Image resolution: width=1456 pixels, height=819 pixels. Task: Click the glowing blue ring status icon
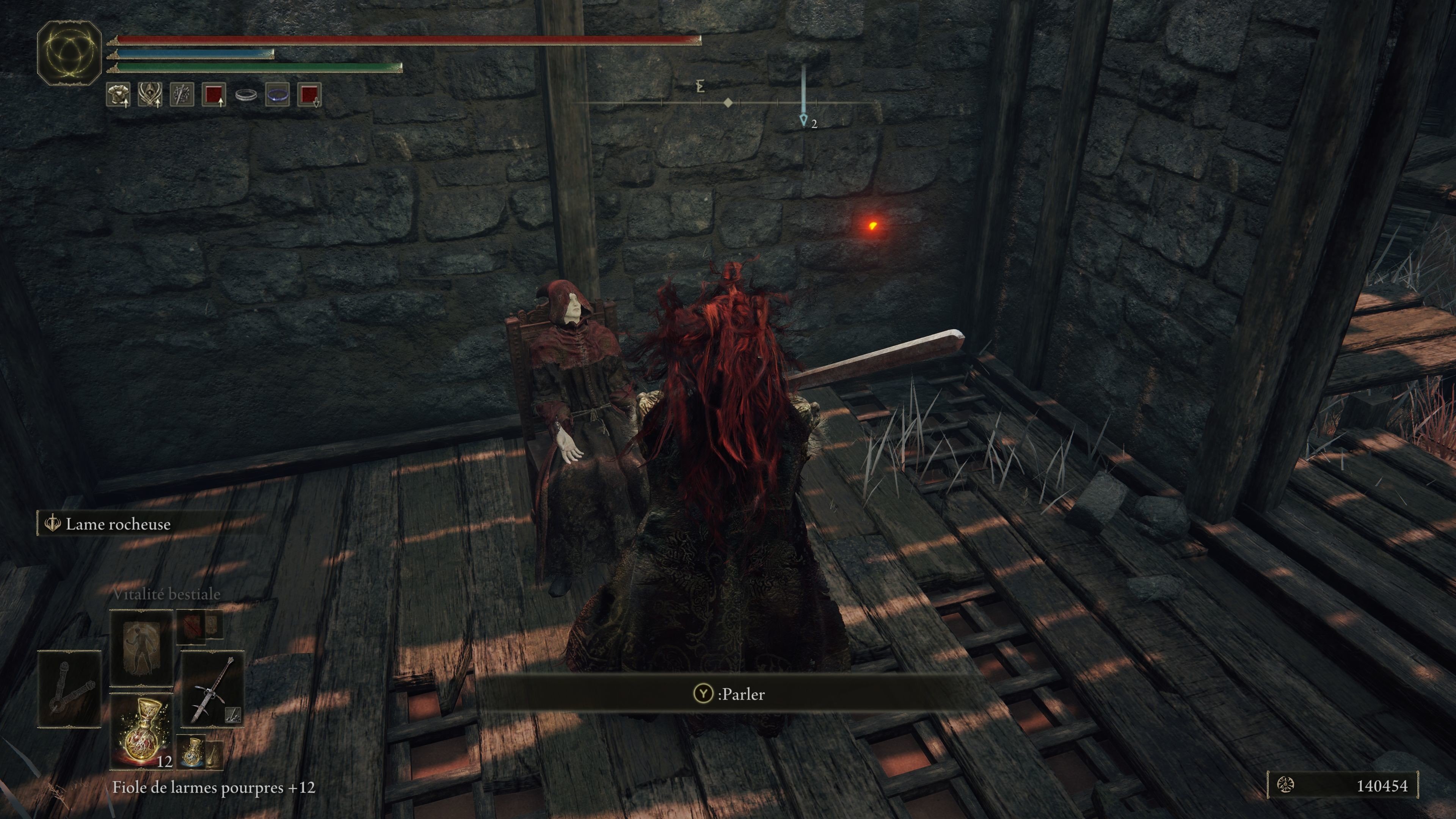(x=278, y=94)
